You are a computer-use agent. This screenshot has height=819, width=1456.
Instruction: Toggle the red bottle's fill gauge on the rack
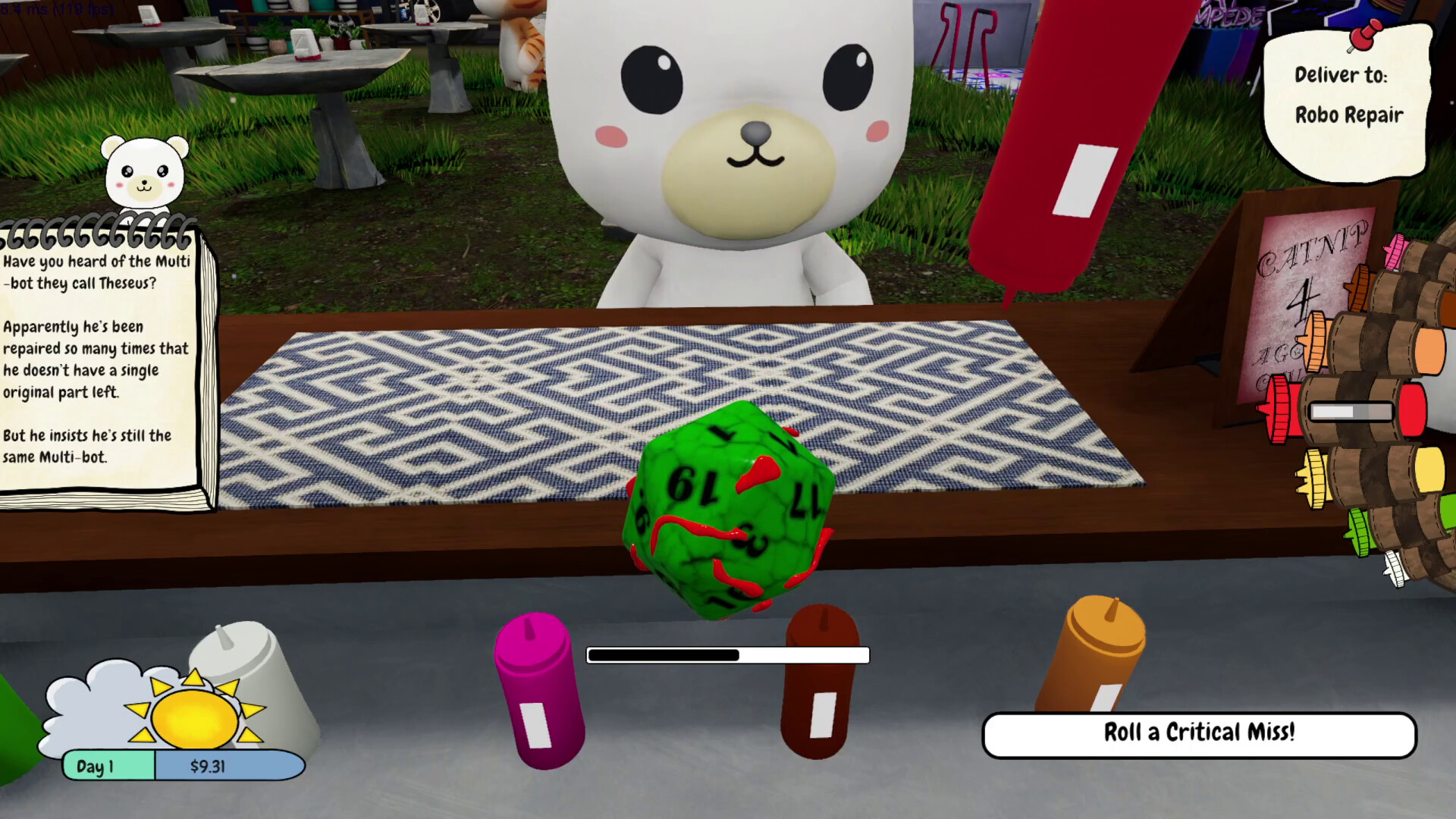[1350, 411]
